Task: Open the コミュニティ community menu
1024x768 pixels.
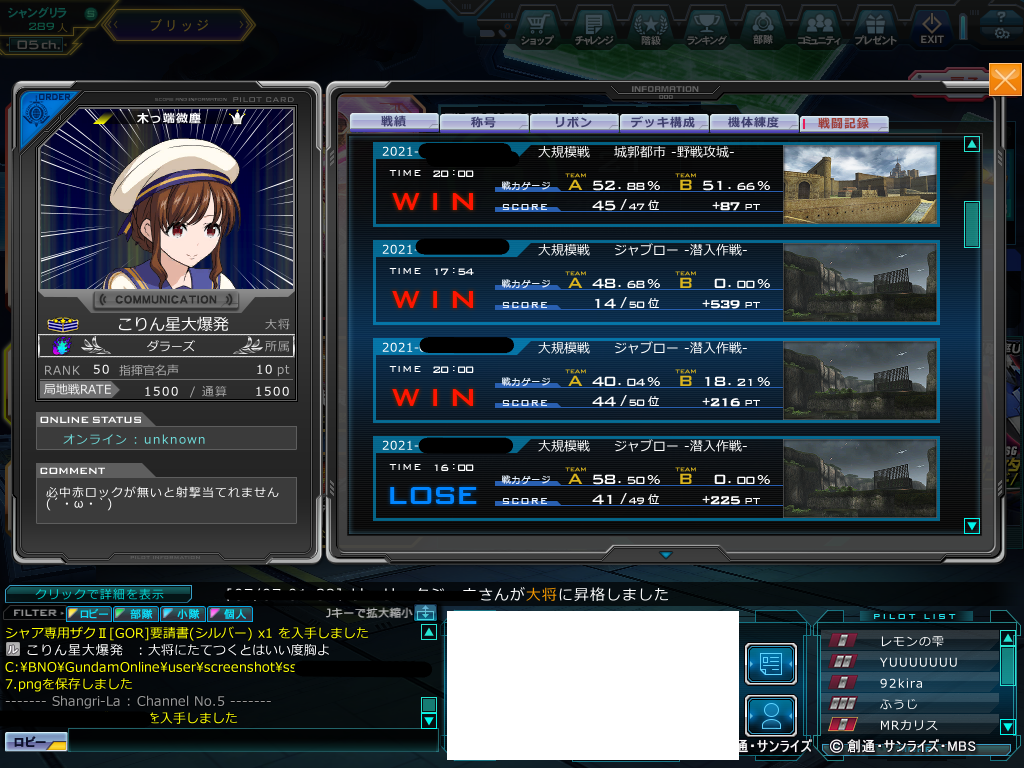Action: 818,28
